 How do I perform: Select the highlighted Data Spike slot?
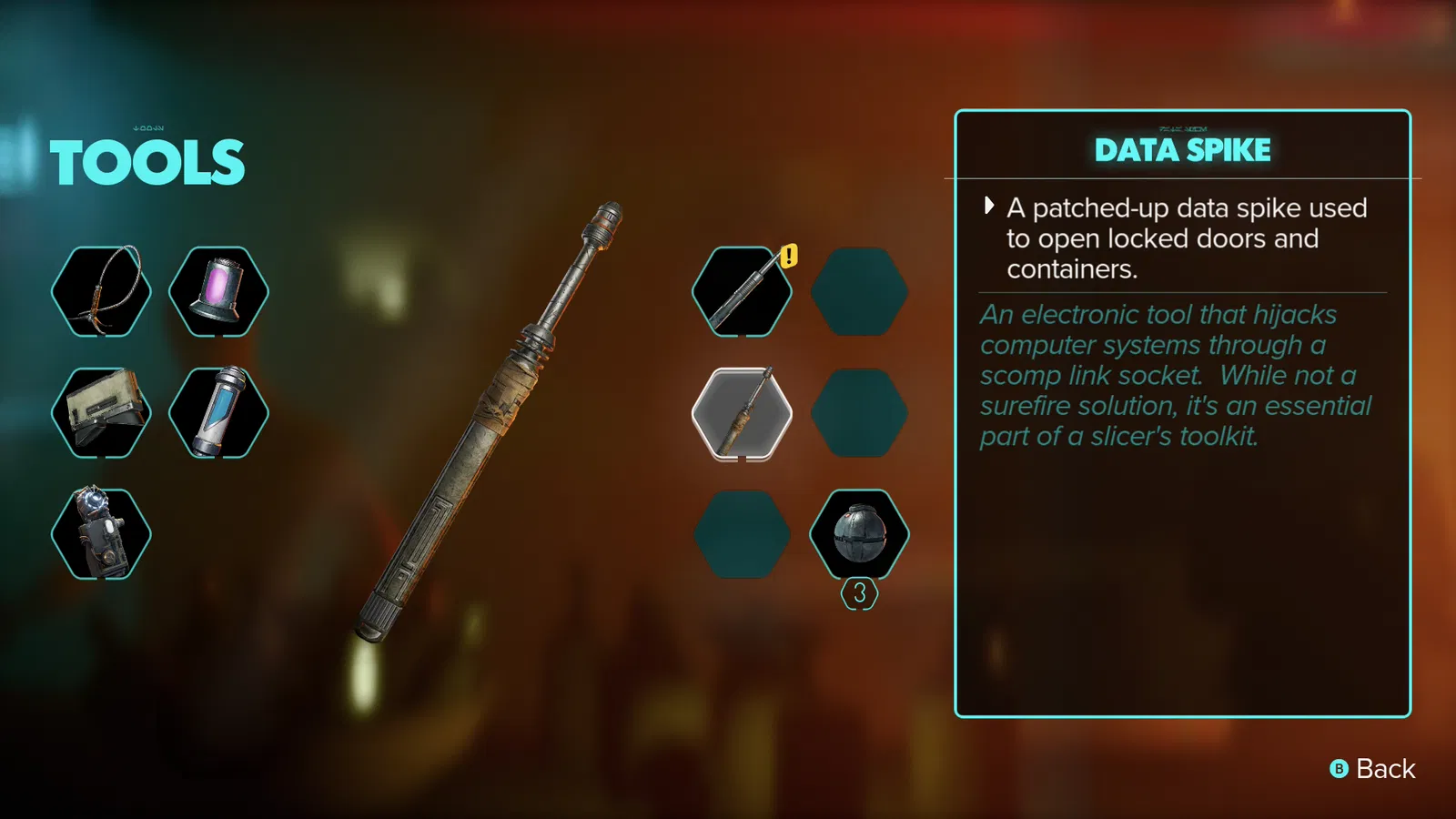point(742,414)
